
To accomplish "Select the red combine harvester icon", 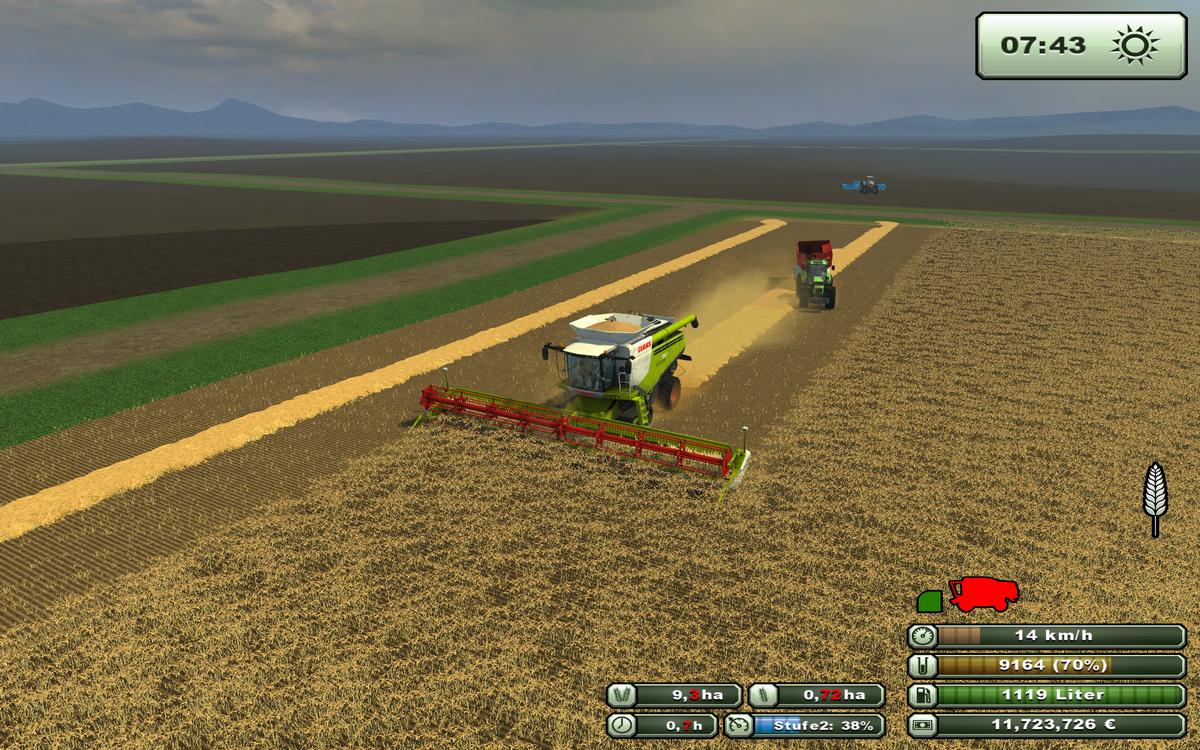I will click(984, 595).
